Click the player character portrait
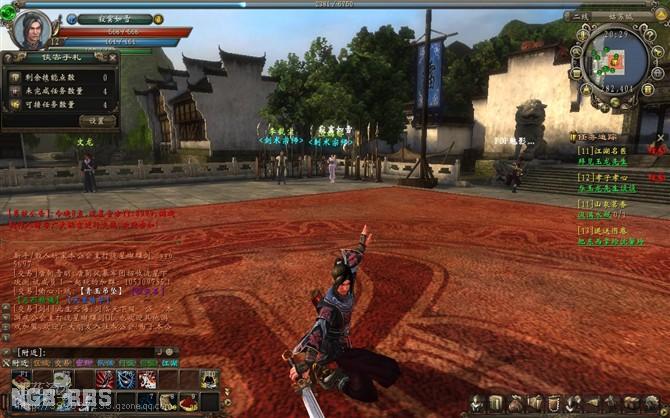The height and width of the screenshot is (418, 670). click(32, 29)
